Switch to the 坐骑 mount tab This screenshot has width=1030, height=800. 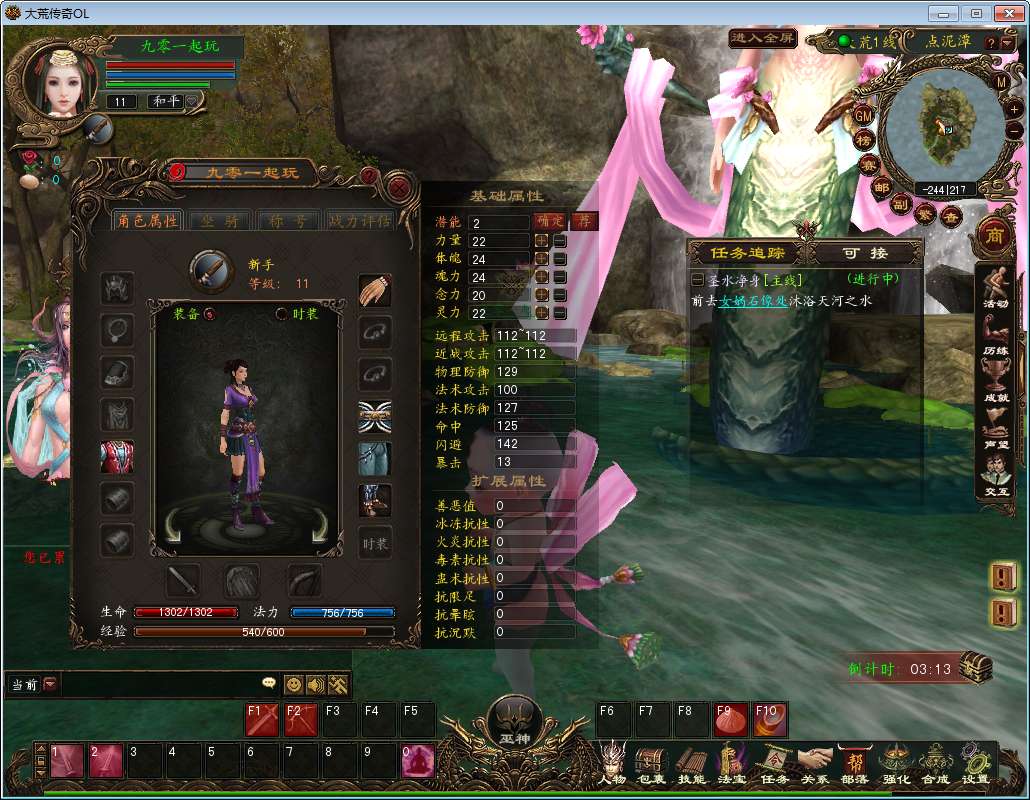click(220, 220)
